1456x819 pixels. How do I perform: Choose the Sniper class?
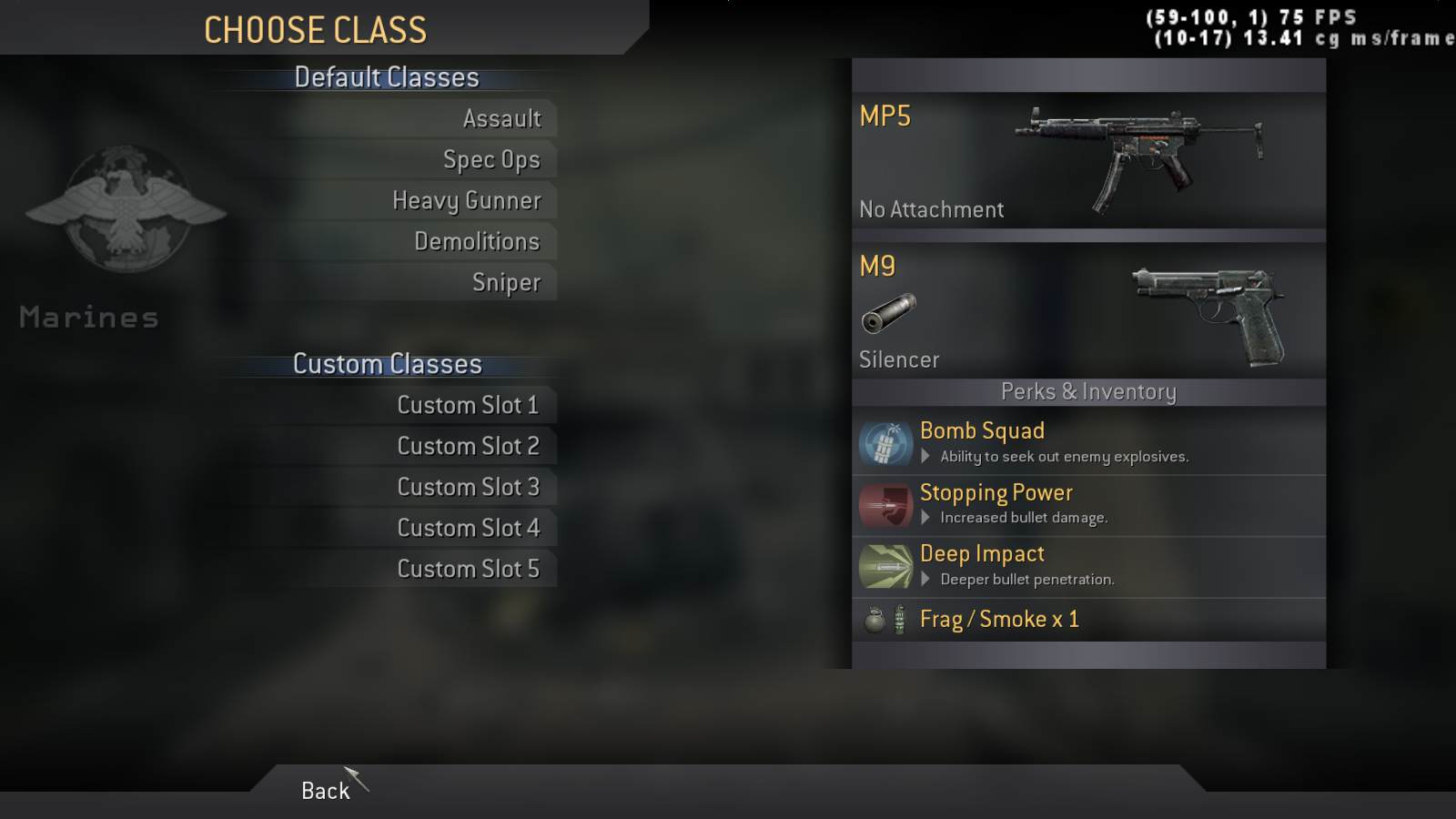[506, 282]
